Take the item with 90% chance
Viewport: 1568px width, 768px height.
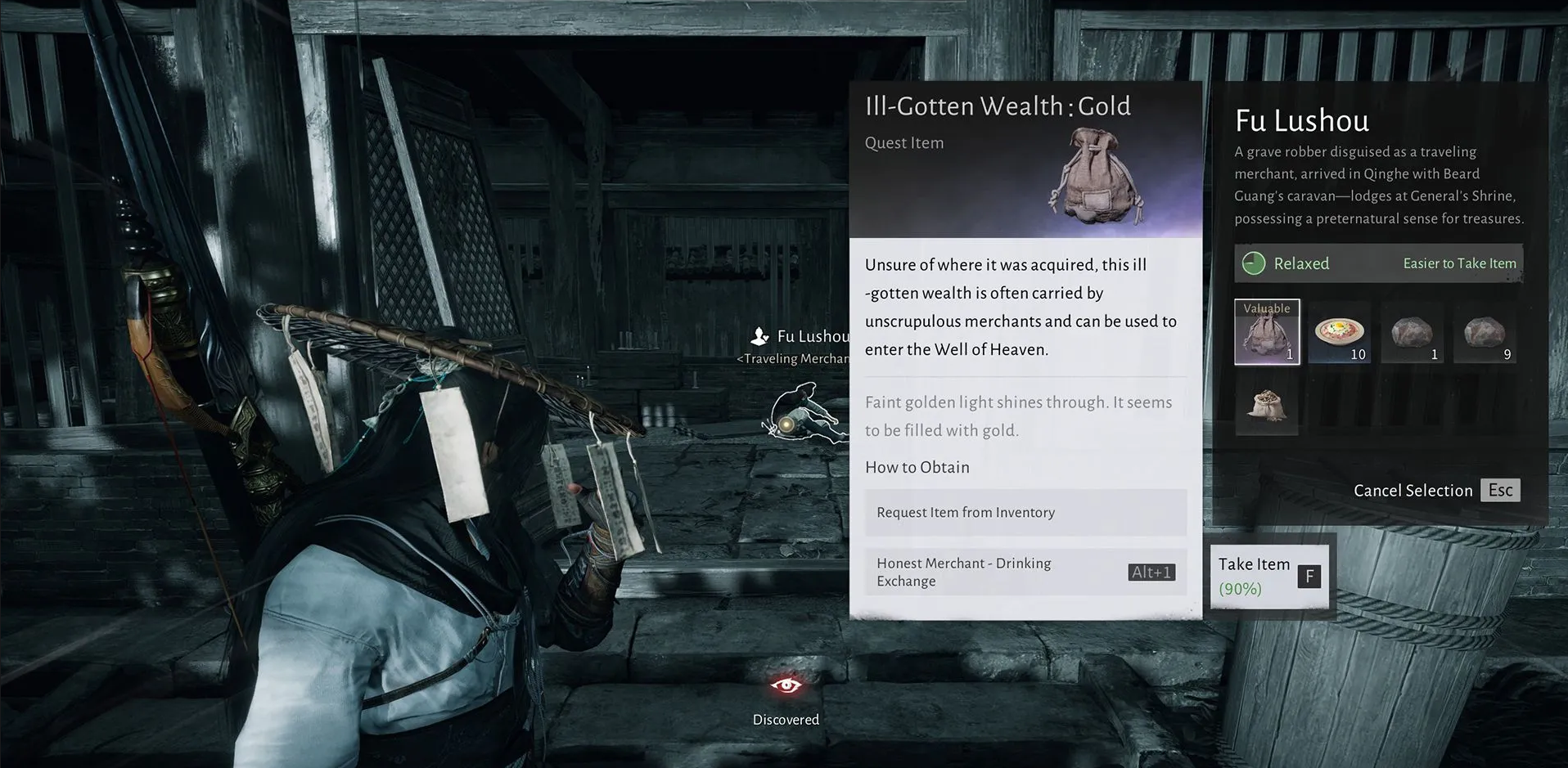pos(1268,576)
